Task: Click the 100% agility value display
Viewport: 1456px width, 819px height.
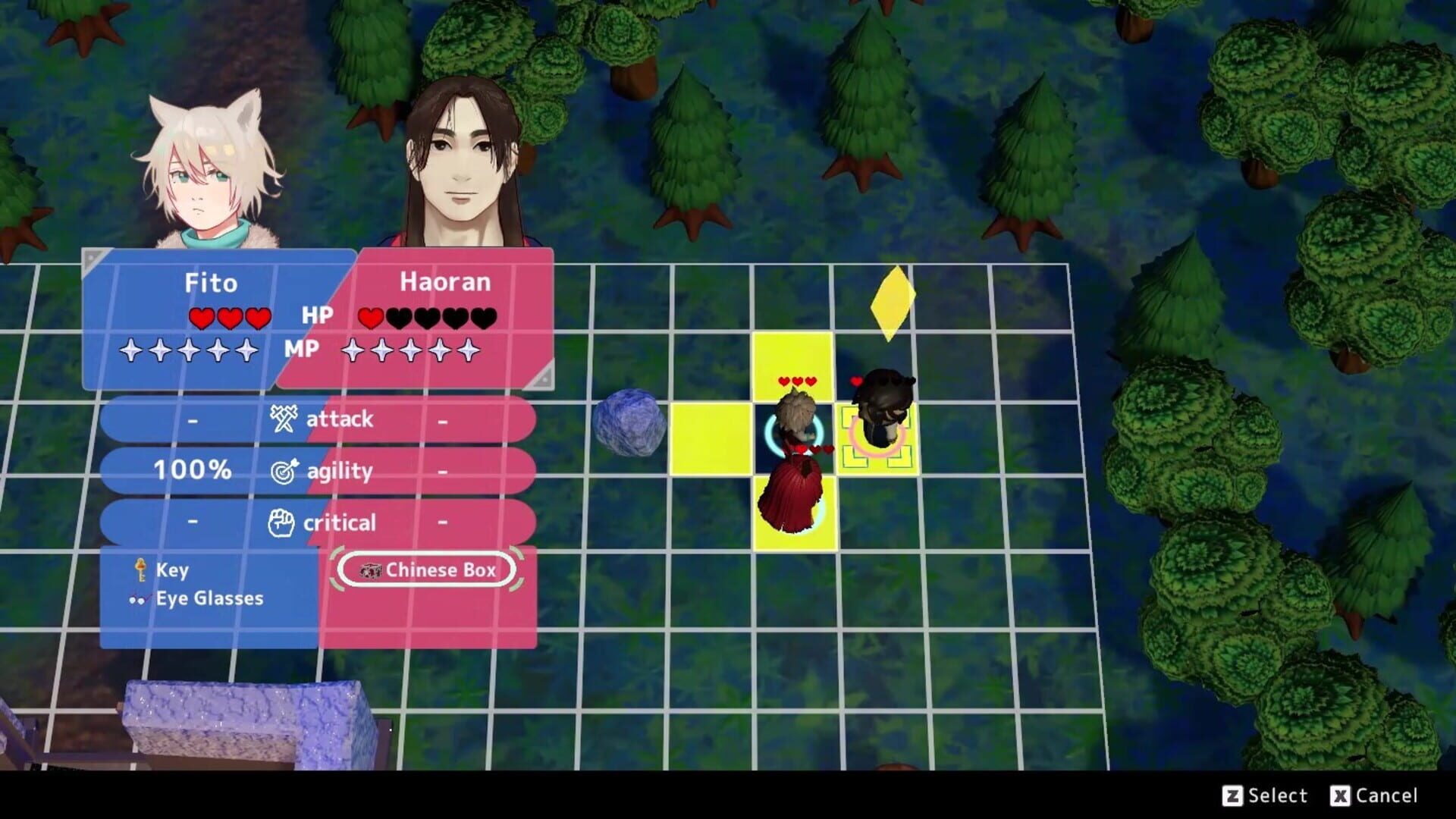Action: coord(192,470)
